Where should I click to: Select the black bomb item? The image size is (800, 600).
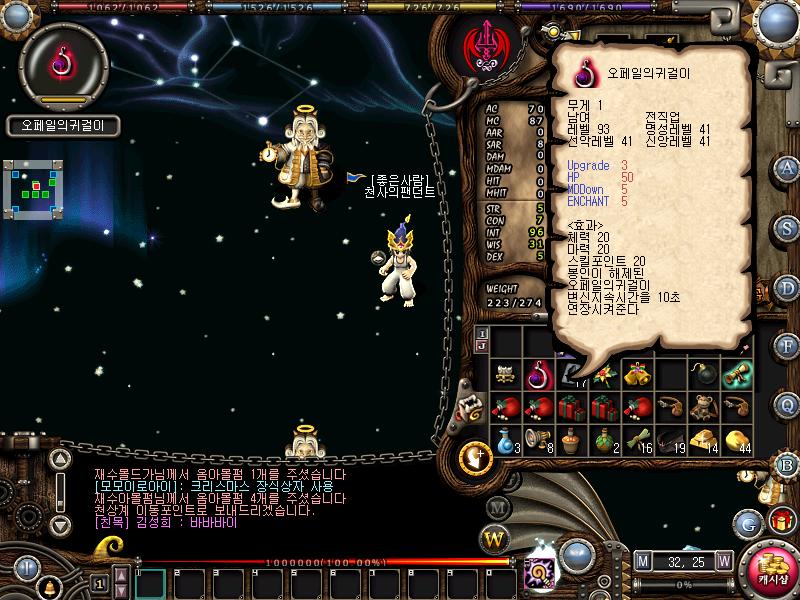[704, 375]
